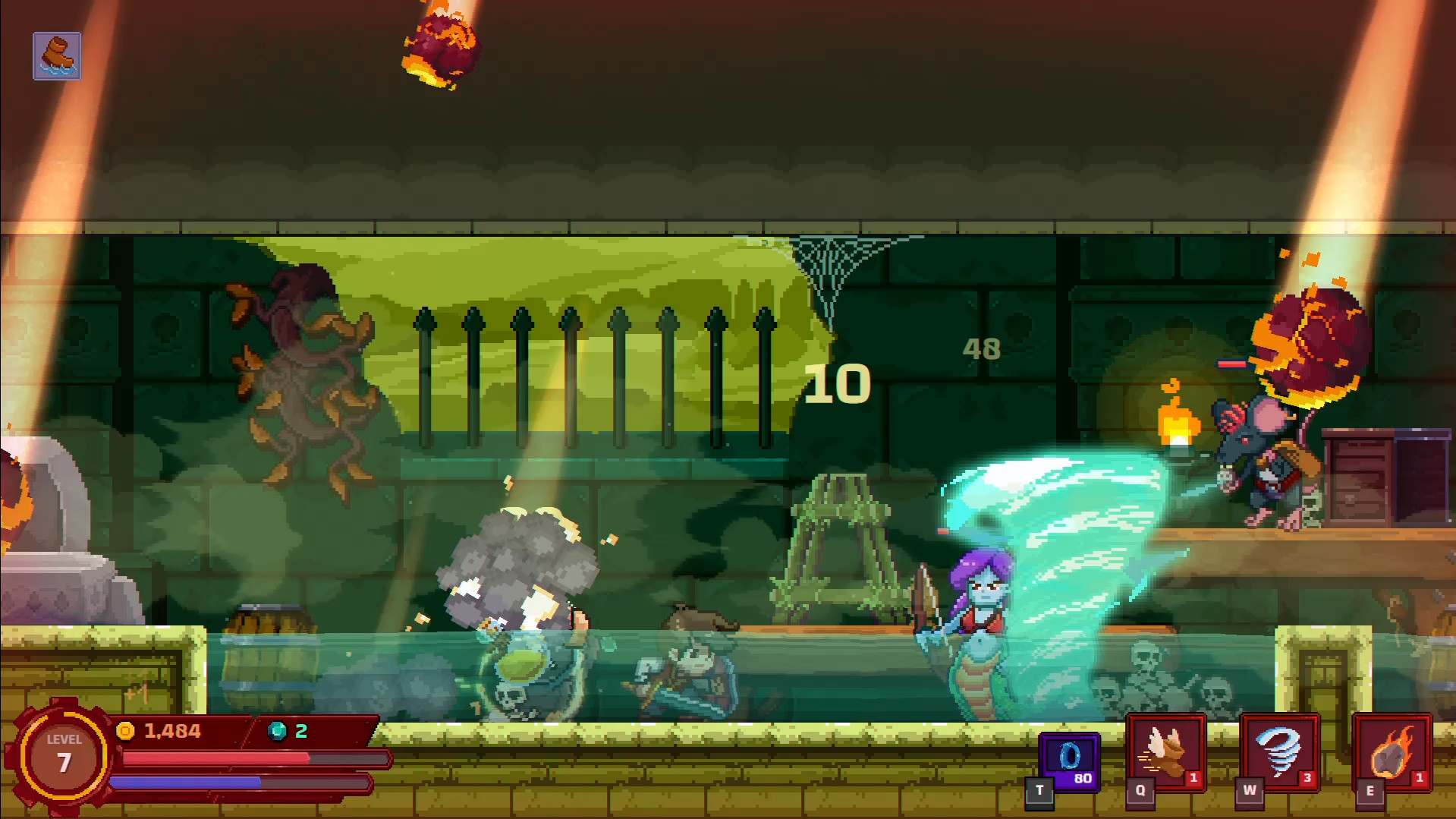Click the number 48 on the wall
1456x819 pixels.
[x=980, y=349]
